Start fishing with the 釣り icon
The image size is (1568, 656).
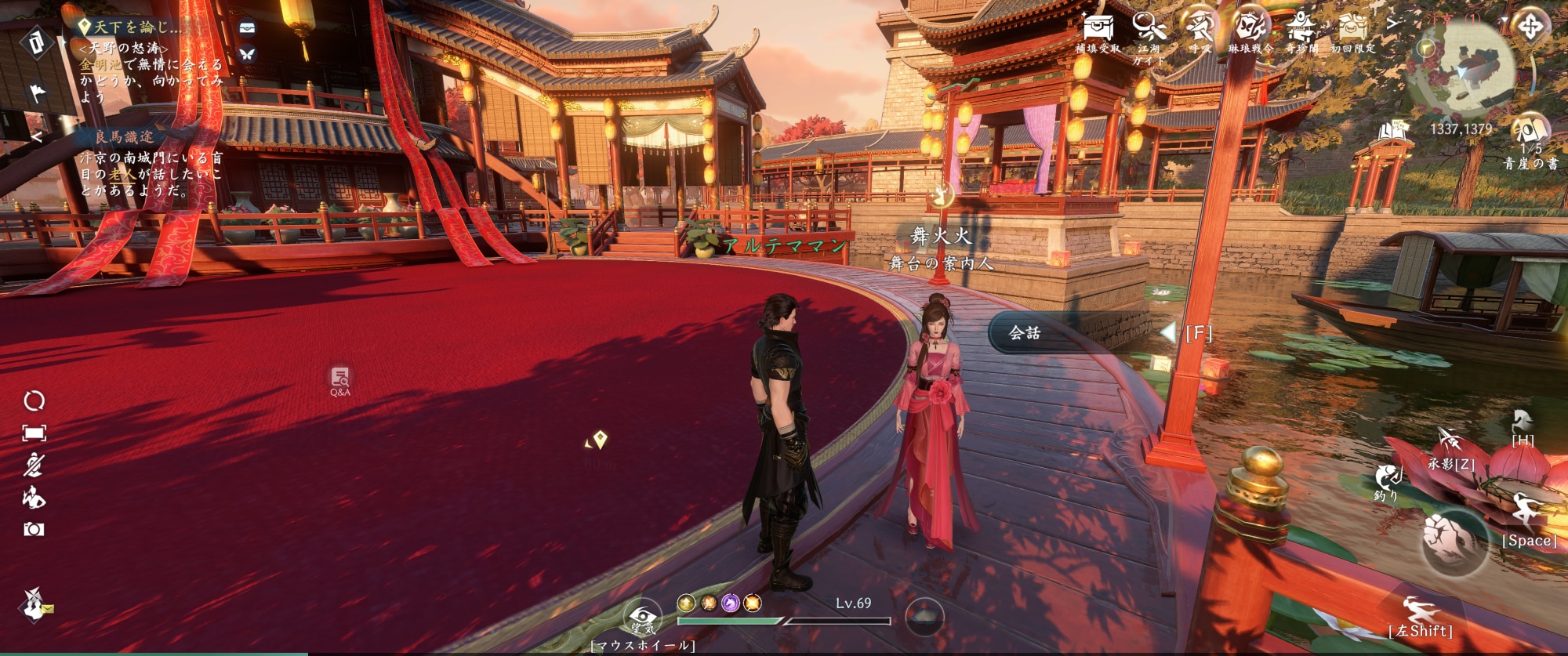[x=1388, y=477]
